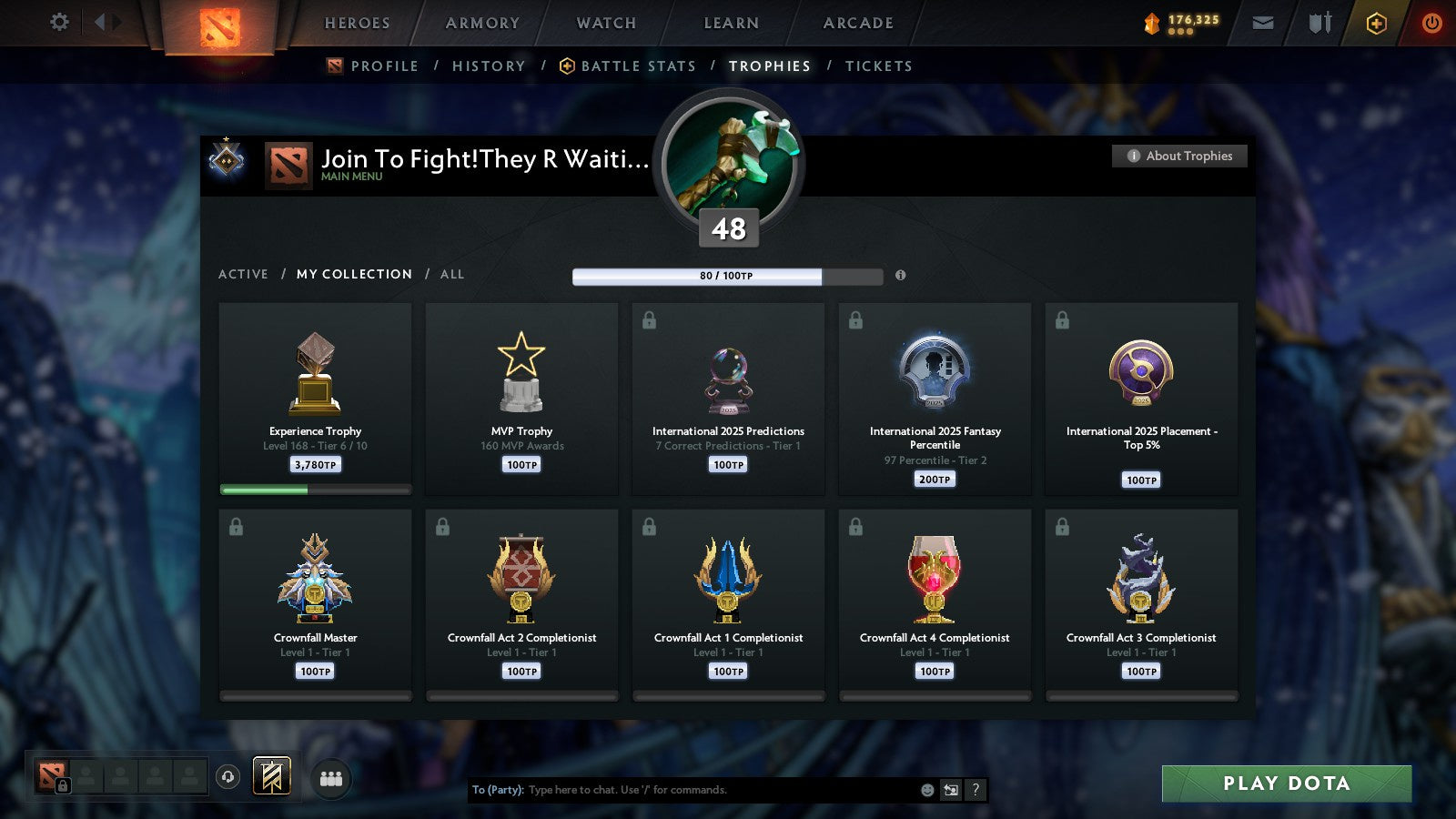Switch to the ALL trophies view
This screenshot has width=1456, height=819.
tap(452, 274)
